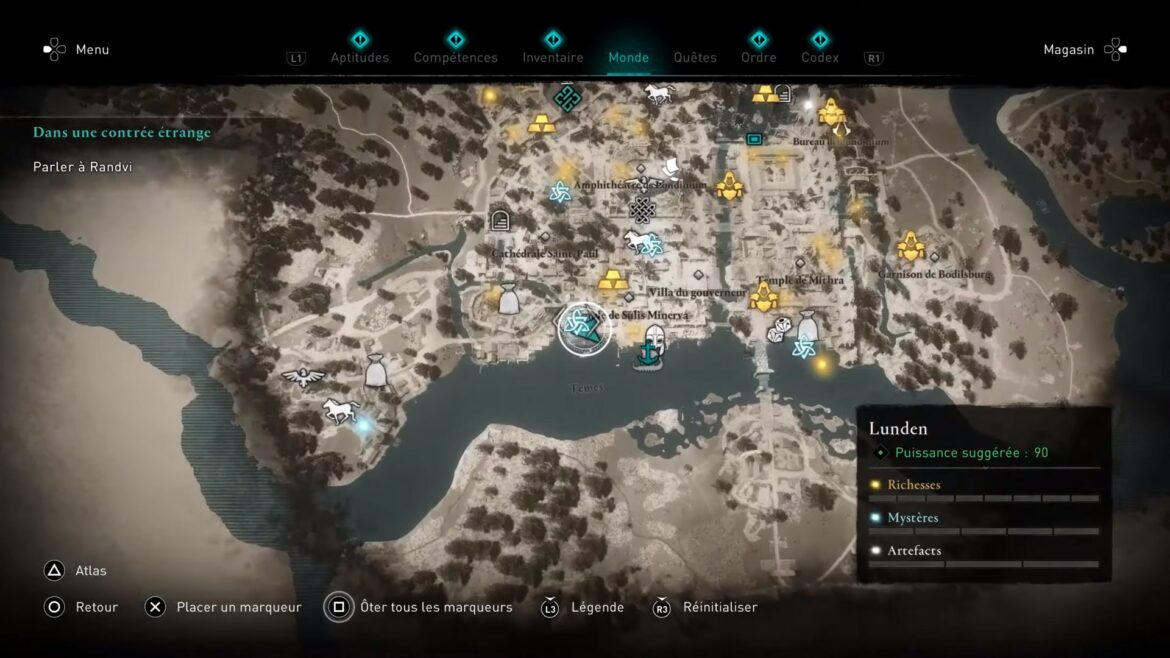
Task: Select the black Celtic knot marker near the amphitheatre
Action: (642, 210)
